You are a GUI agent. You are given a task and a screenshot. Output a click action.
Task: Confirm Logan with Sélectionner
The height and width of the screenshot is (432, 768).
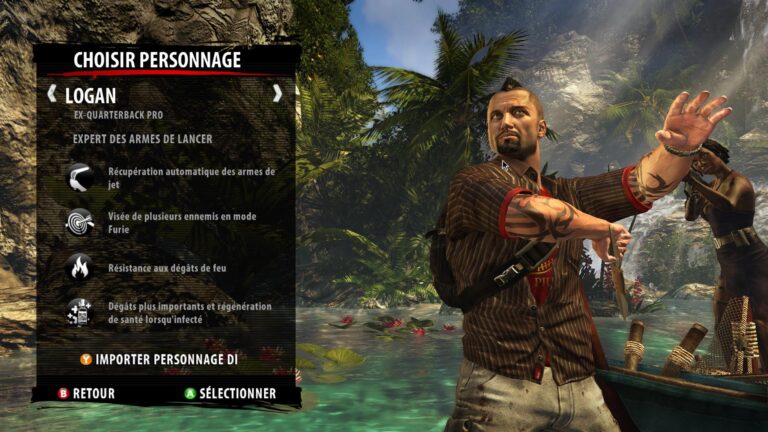pos(229,393)
